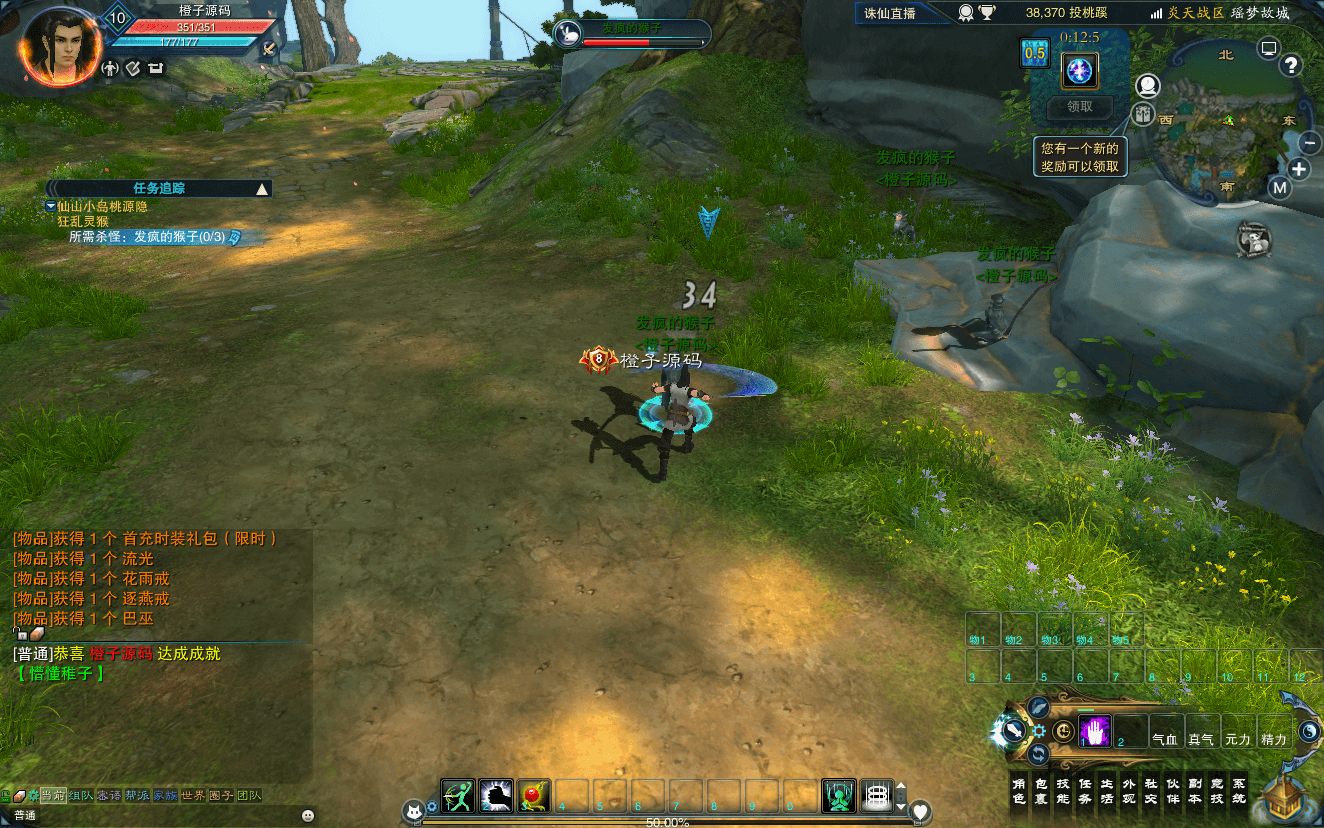This screenshot has width=1324, height=828.
Task: Open the smiley emoji picker in chat bar
Action: coord(308,816)
